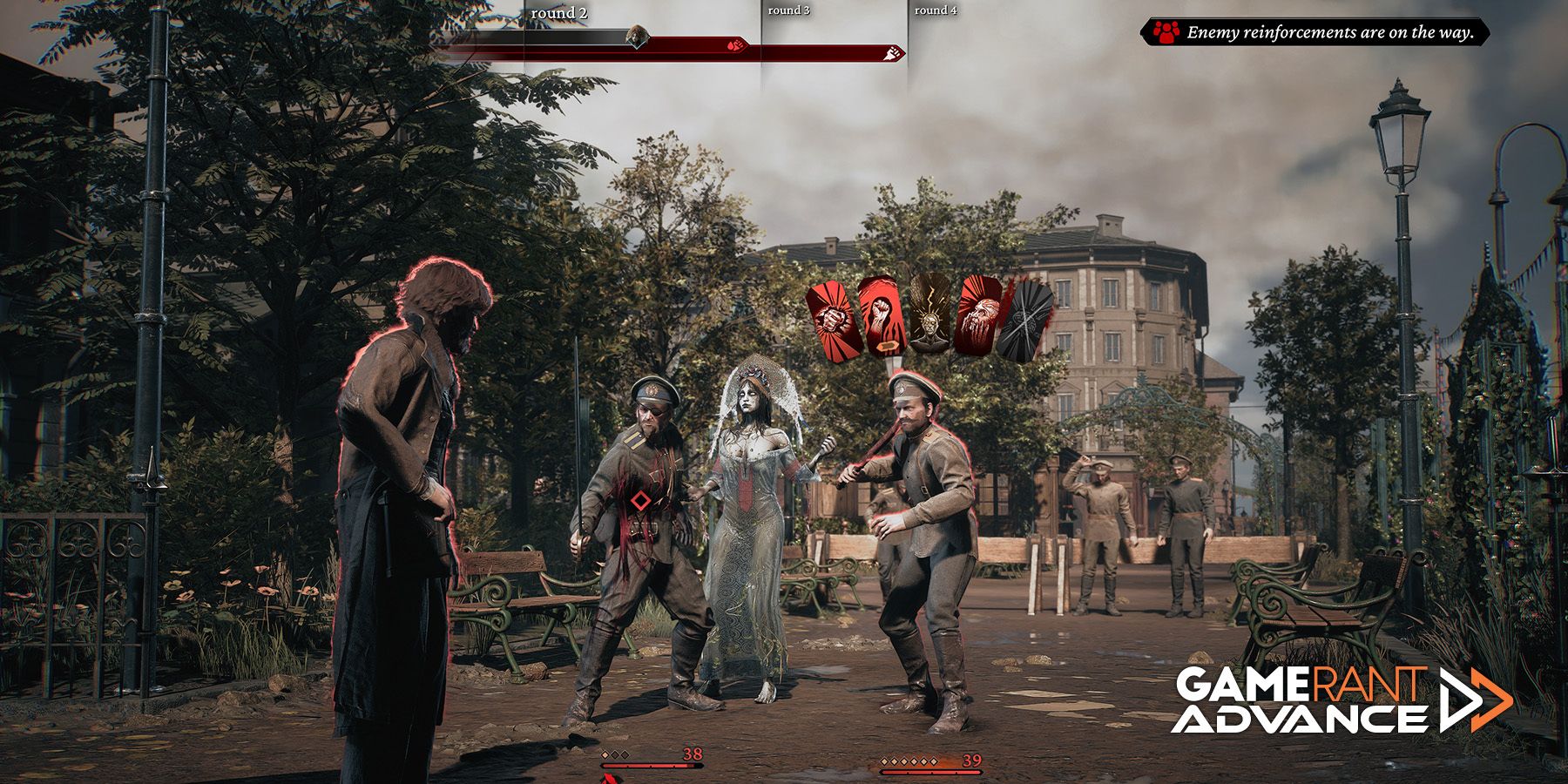Click the white fist marker at round 3's end
This screenshot has width=1568, height=784.
coord(891,54)
